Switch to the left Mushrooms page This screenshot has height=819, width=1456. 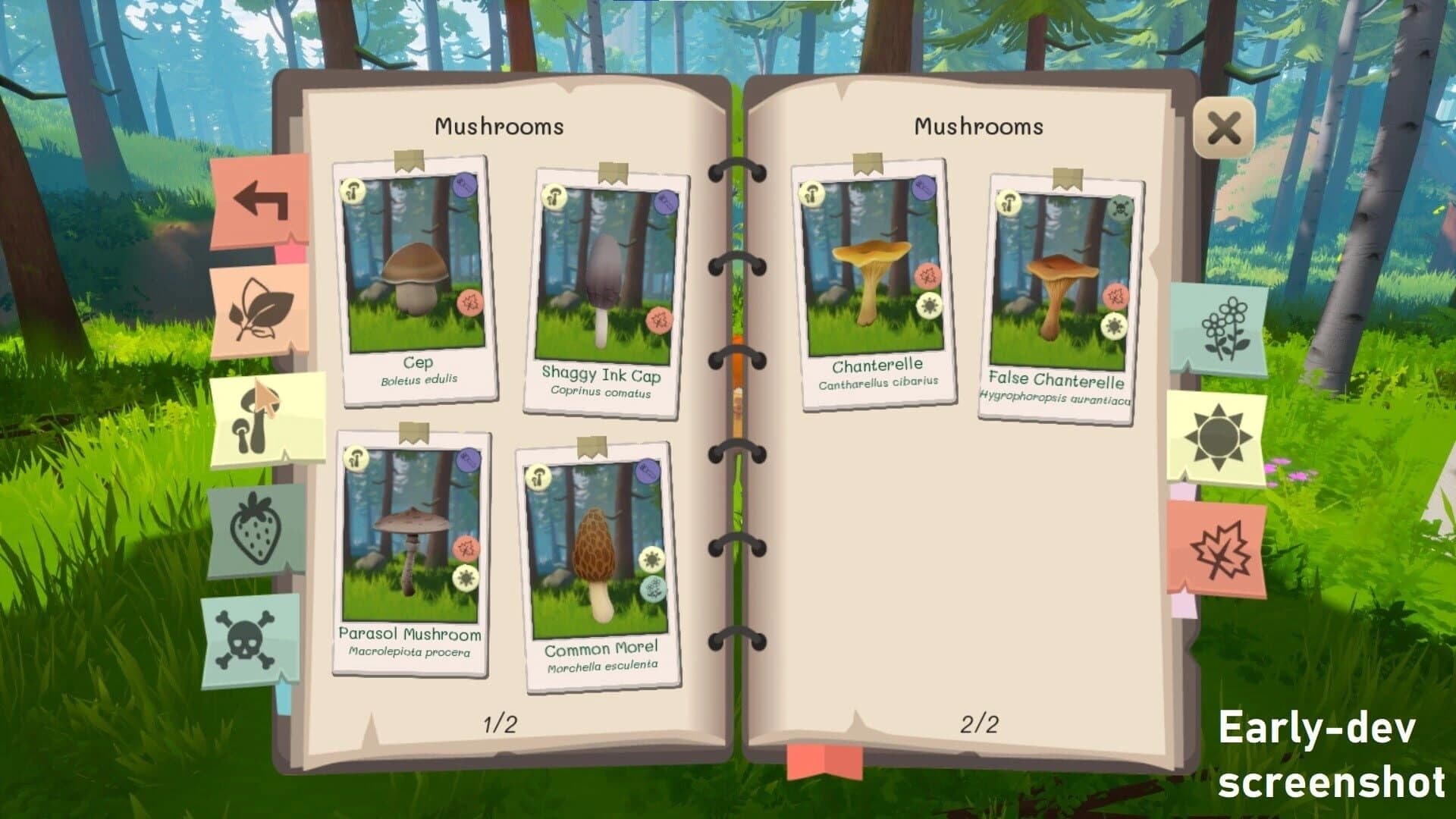pyautogui.click(x=499, y=125)
